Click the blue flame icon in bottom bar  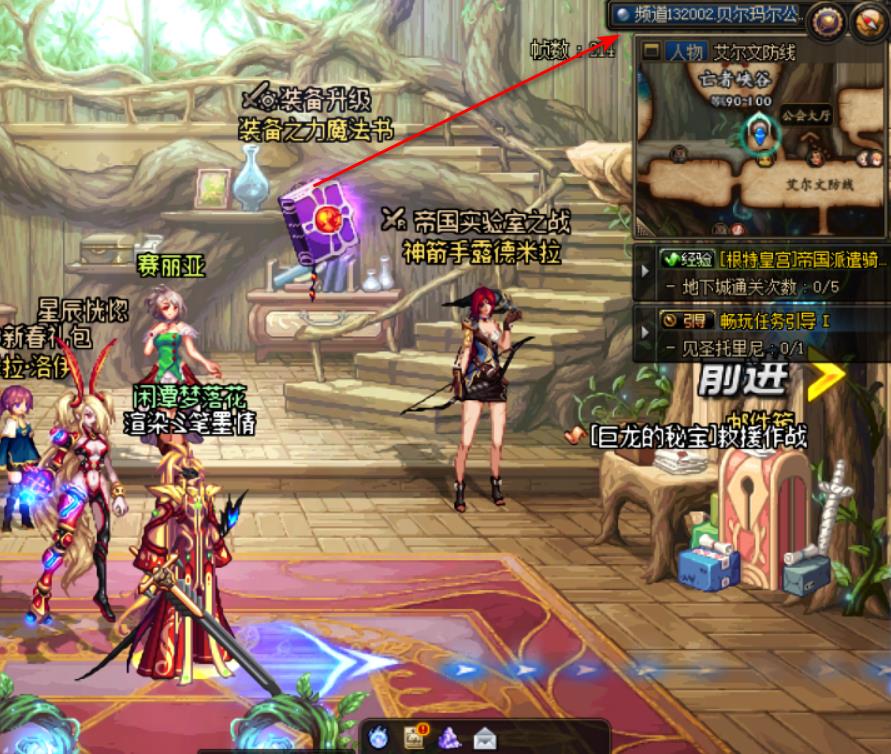tap(379, 738)
